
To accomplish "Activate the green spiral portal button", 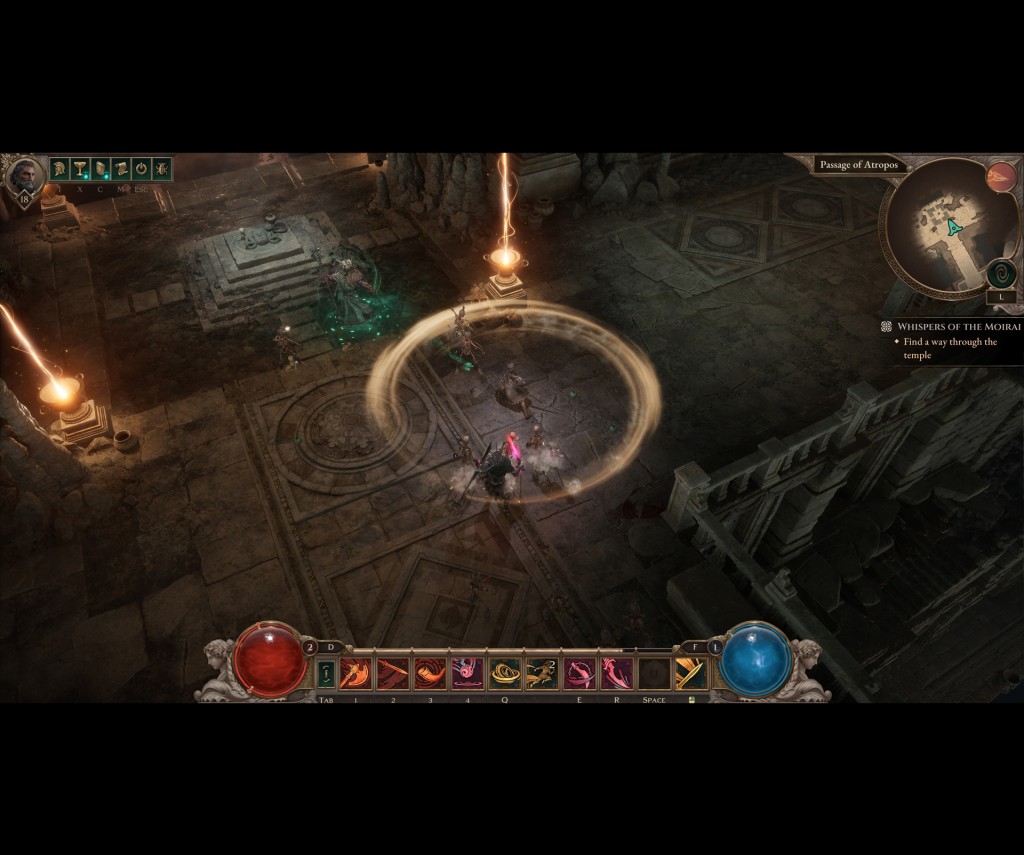I will click(x=1001, y=273).
